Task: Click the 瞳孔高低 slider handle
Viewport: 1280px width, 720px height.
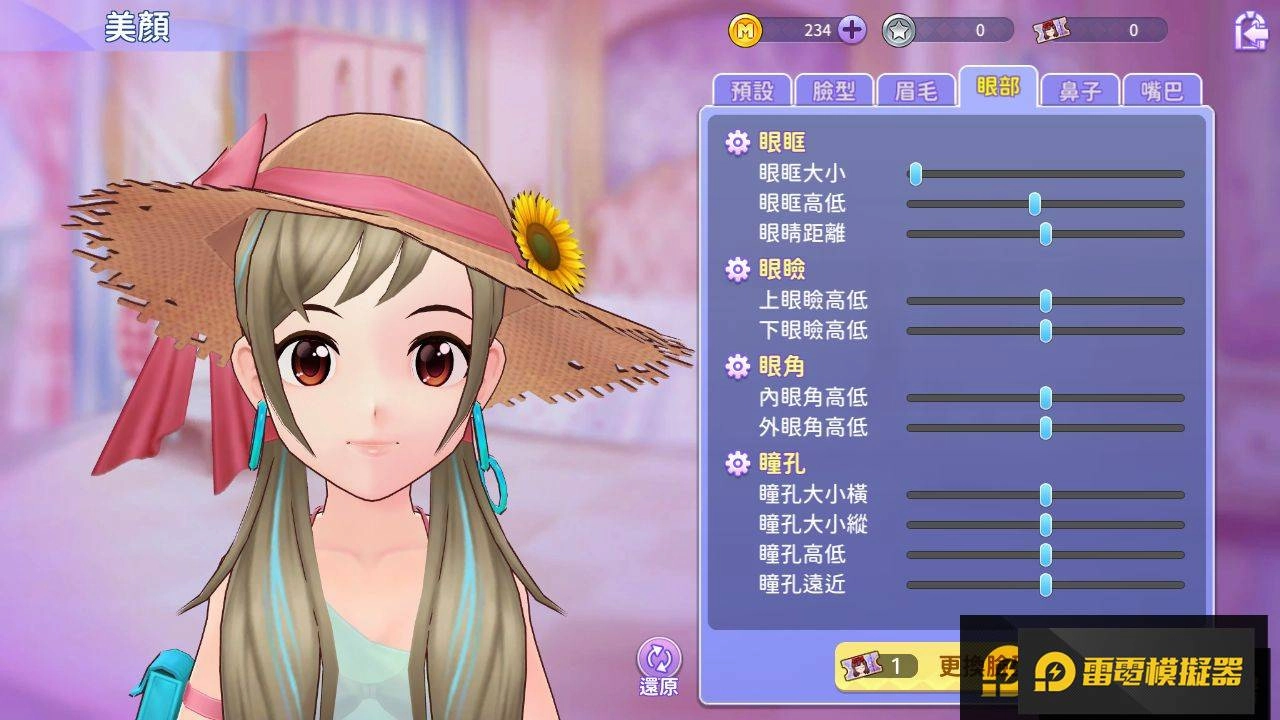Action: point(1046,555)
